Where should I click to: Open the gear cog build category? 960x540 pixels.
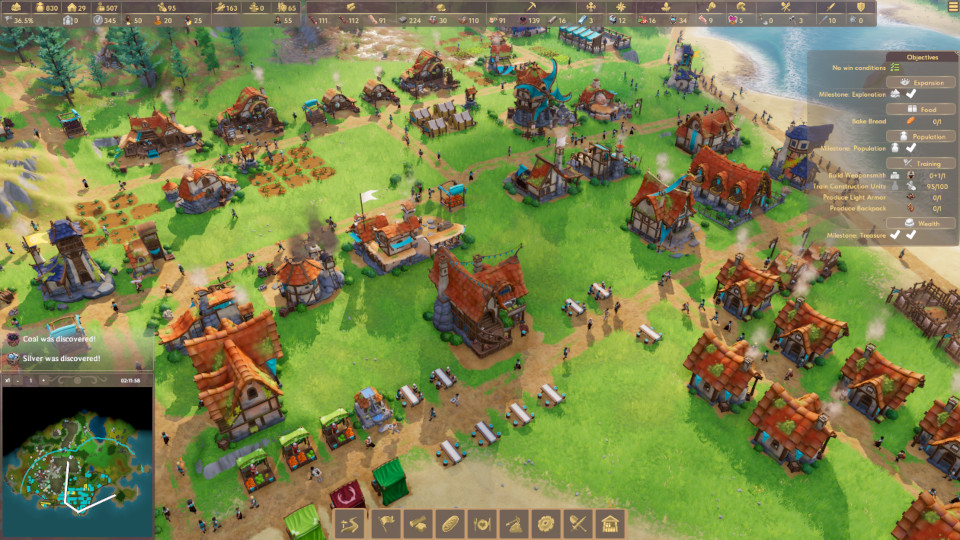point(545,522)
